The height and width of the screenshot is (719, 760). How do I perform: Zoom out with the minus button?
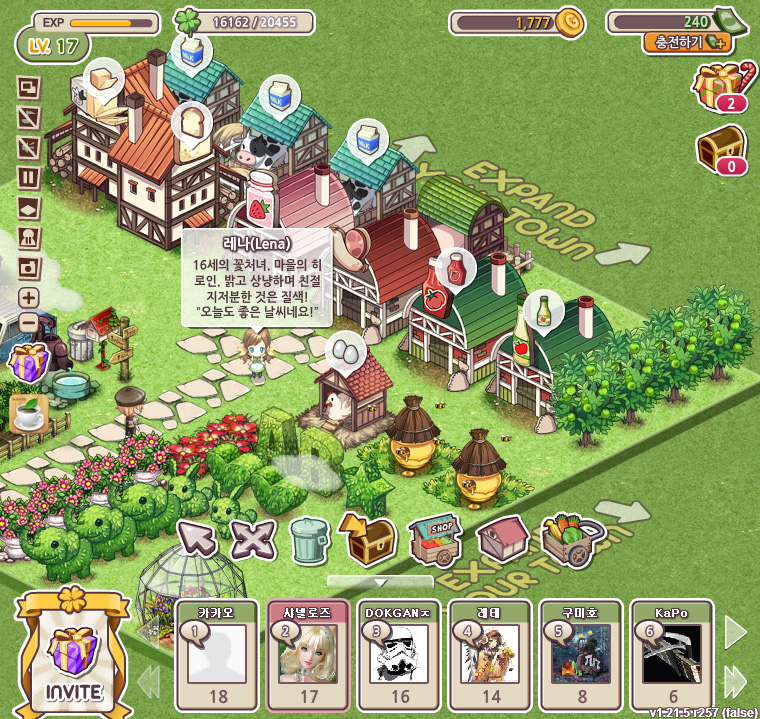click(29, 323)
